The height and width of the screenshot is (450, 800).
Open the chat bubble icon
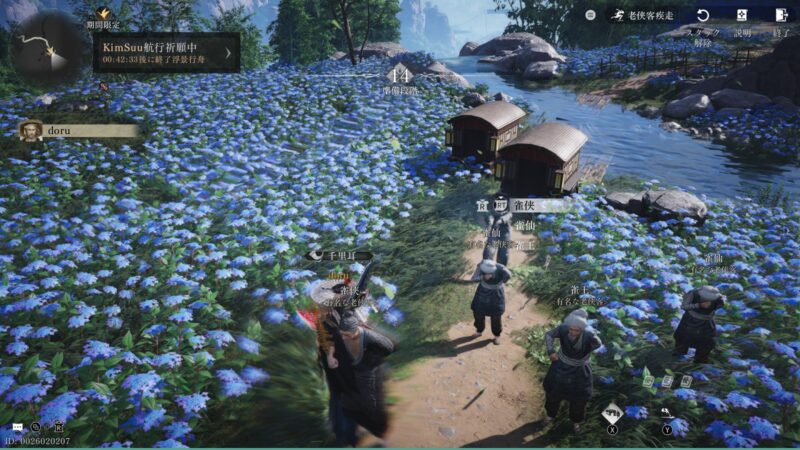click(15, 427)
